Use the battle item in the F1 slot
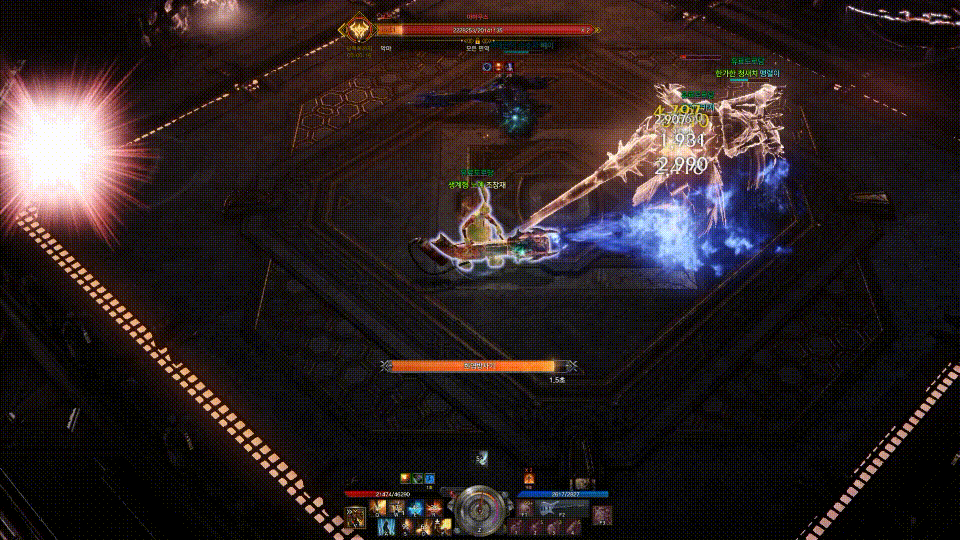This screenshot has height=540, width=960. pos(525,508)
